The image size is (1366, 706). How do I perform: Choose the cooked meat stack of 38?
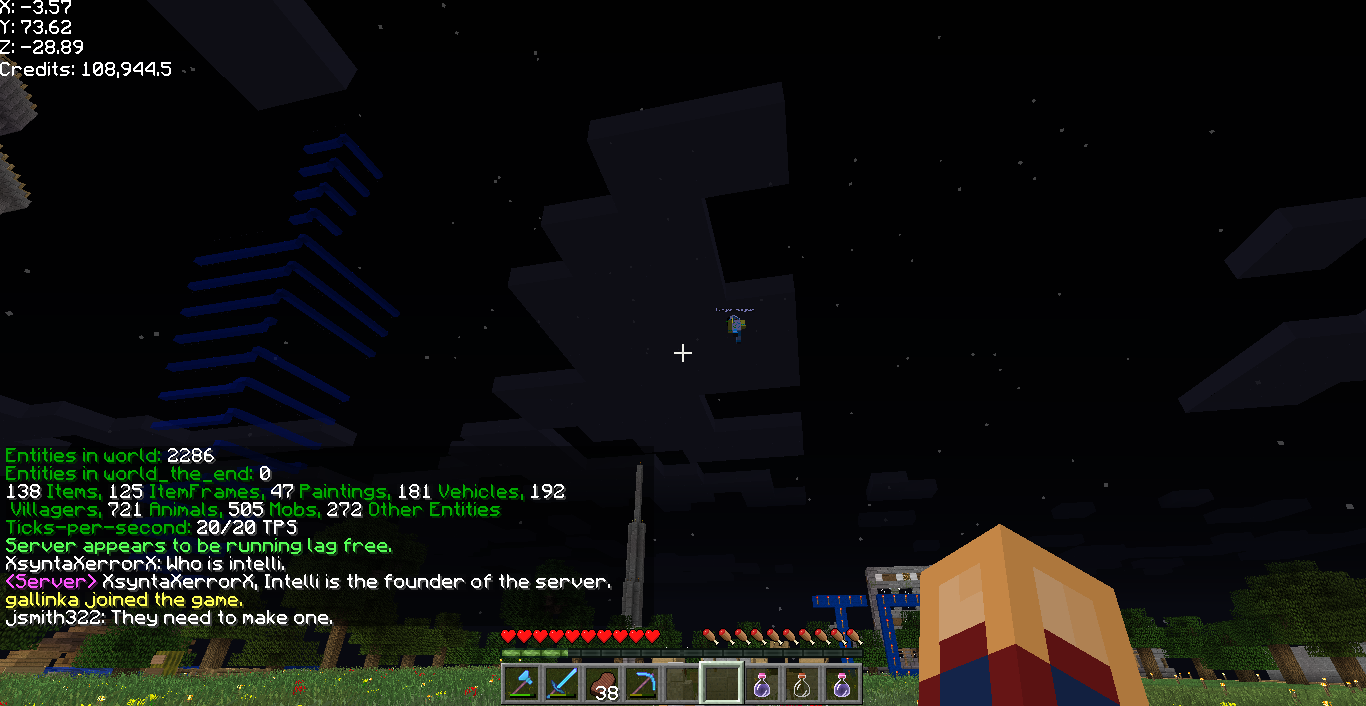[601, 683]
